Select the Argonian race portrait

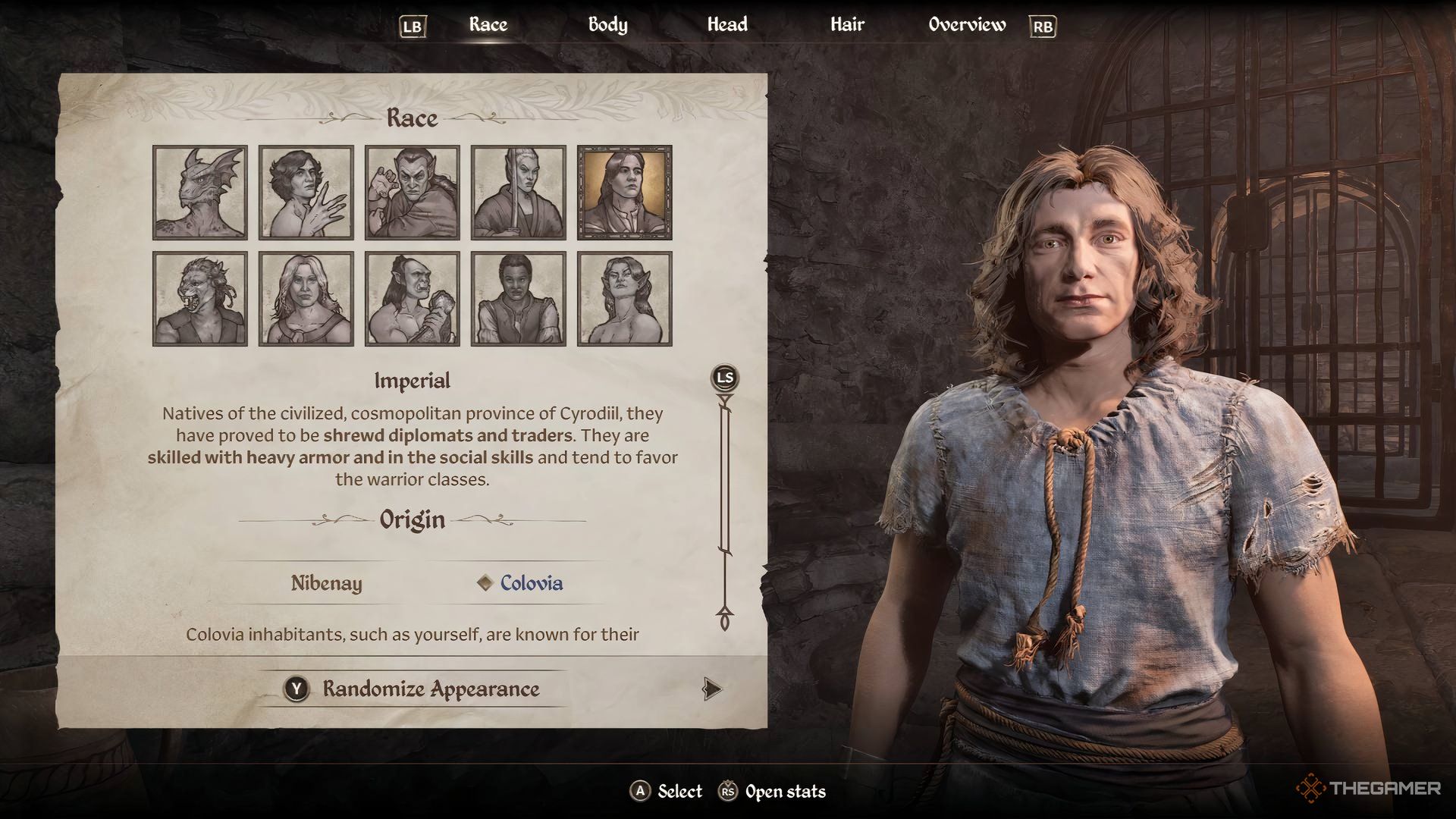199,192
